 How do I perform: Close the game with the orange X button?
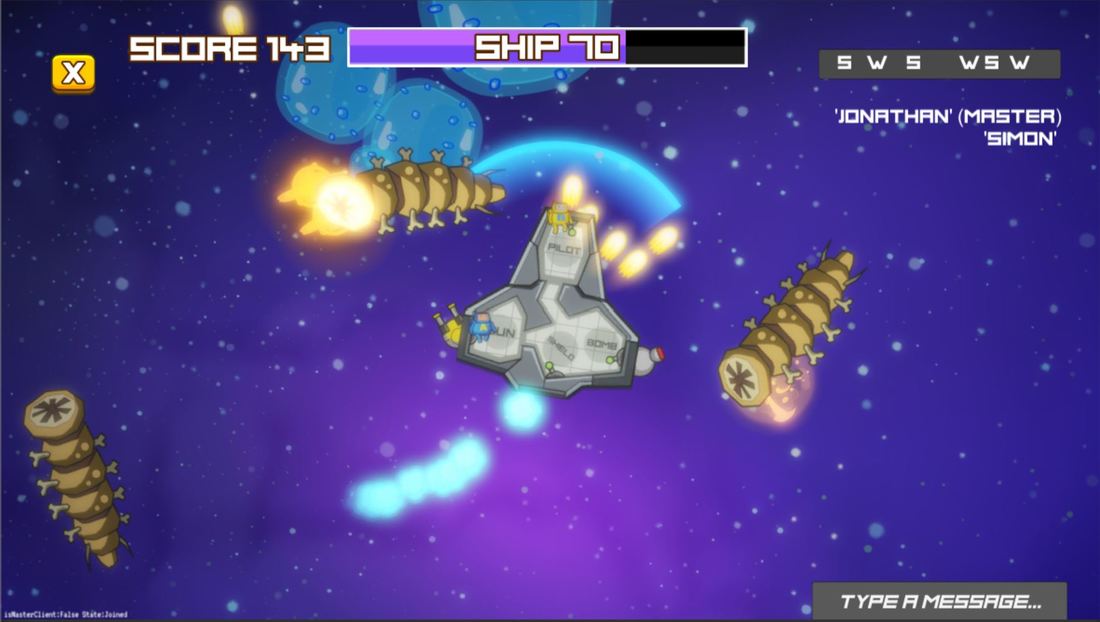(x=73, y=73)
